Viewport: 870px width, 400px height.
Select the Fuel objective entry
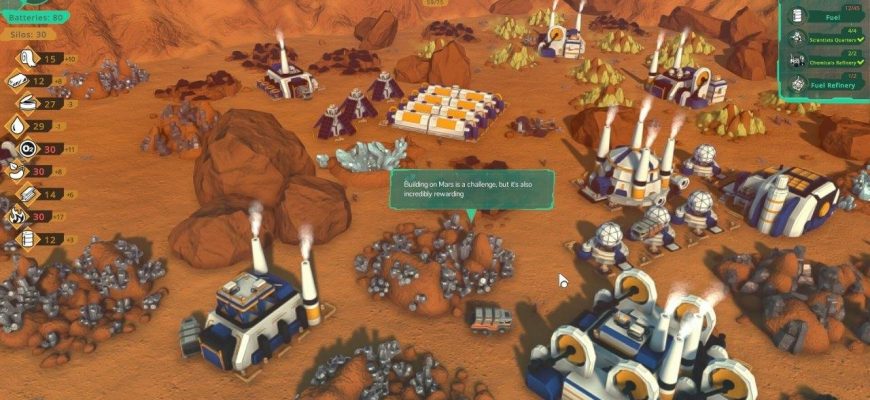830,17
